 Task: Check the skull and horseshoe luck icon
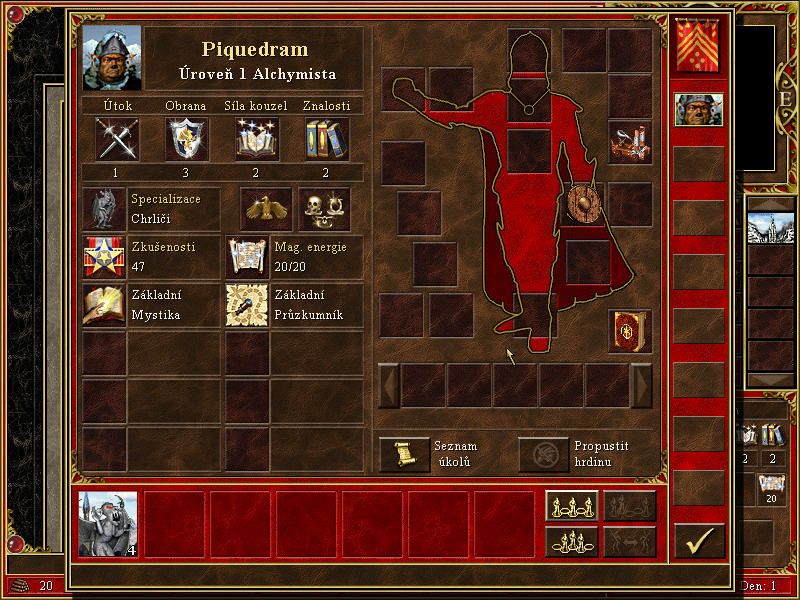click(325, 209)
